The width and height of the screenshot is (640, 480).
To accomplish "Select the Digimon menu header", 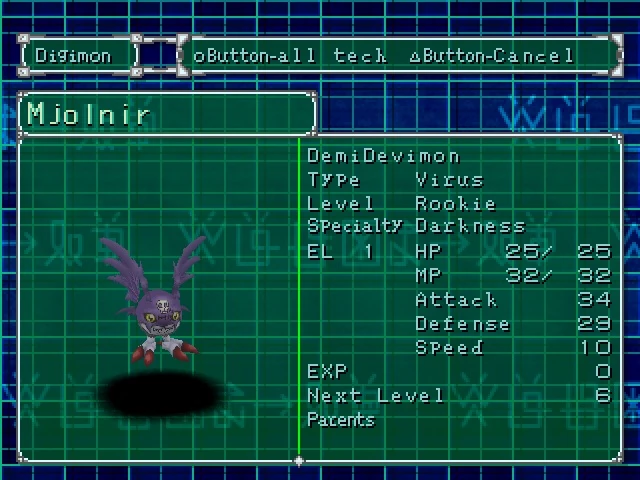I will 76,55.
